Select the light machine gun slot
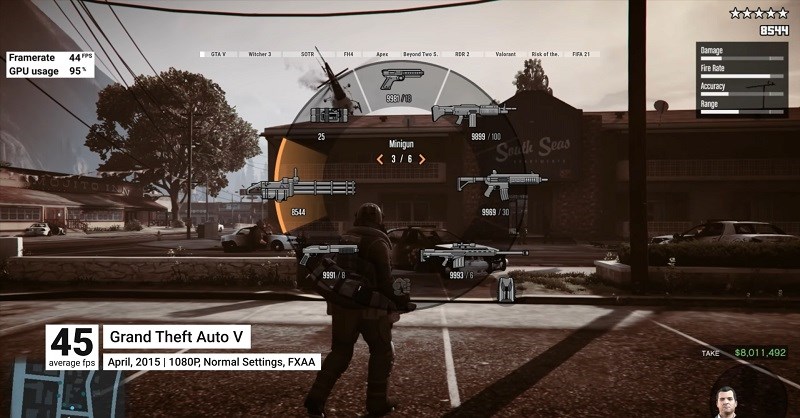The image size is (800, 418). (470, 113)
